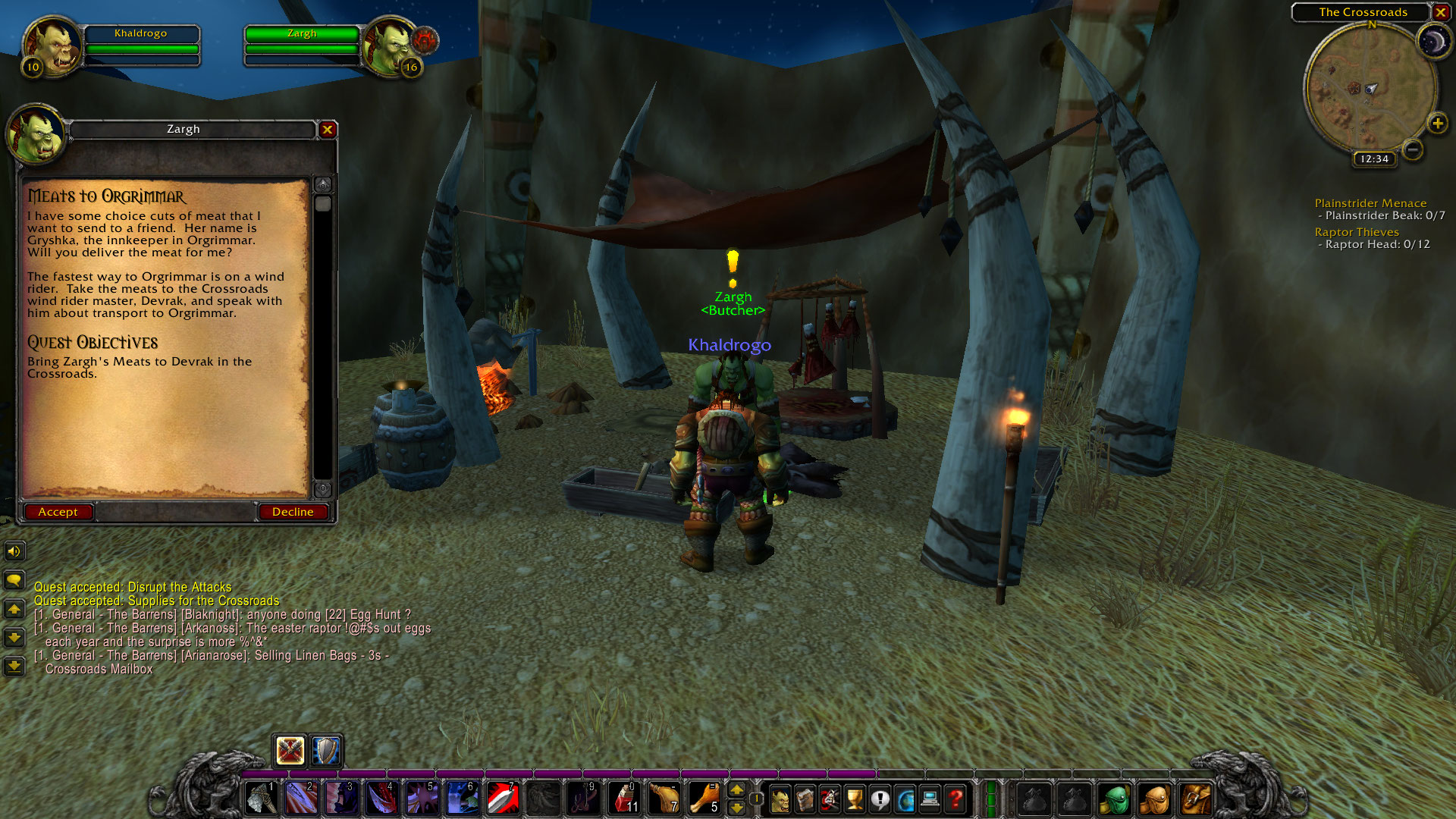The height and width of the screenshot is (819, 1456).
Task: Accept the Meats to Orgrimmar quest
Action: (x=58, y=511)
